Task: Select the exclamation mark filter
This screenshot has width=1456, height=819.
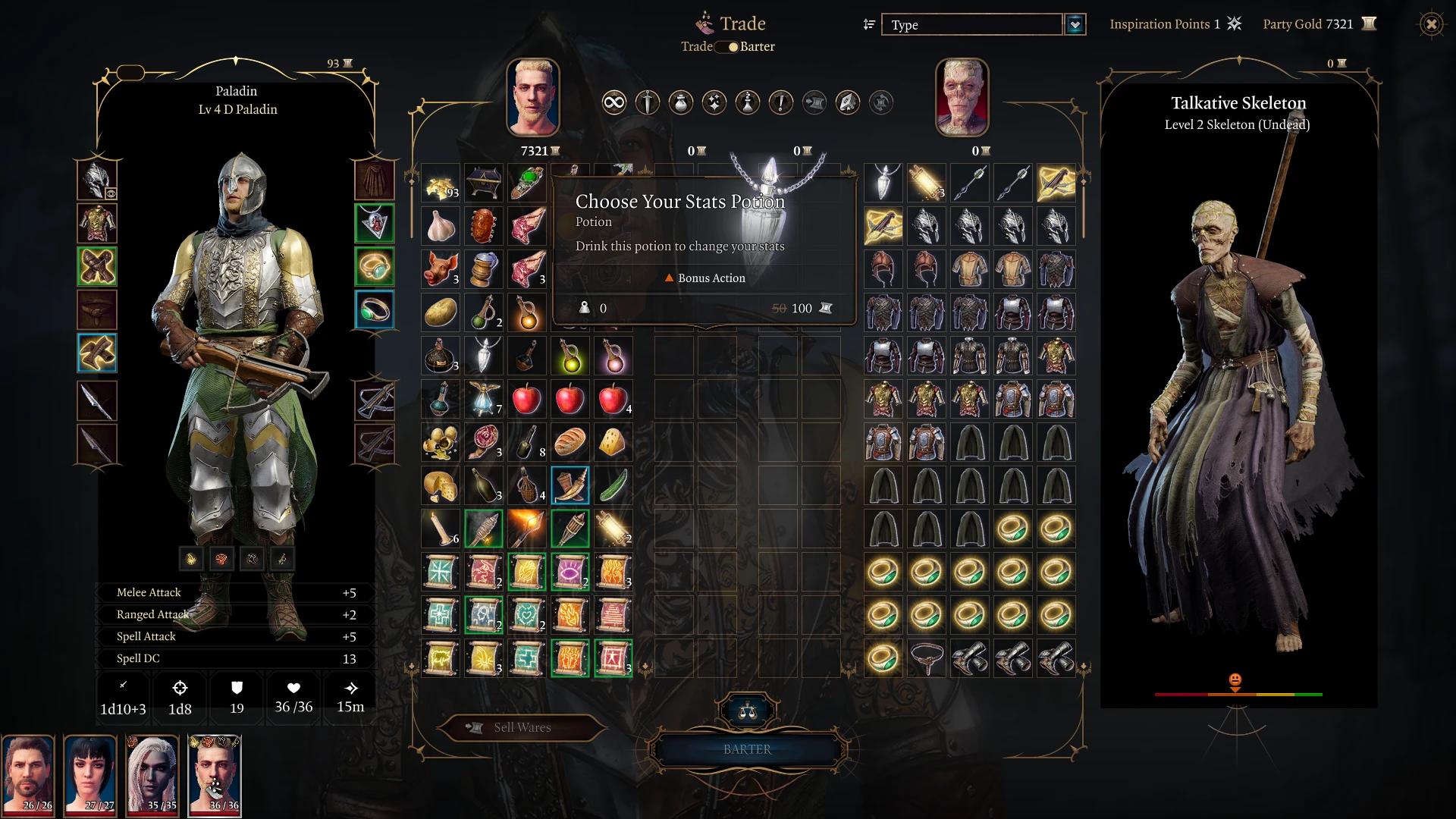Action: 780,102
